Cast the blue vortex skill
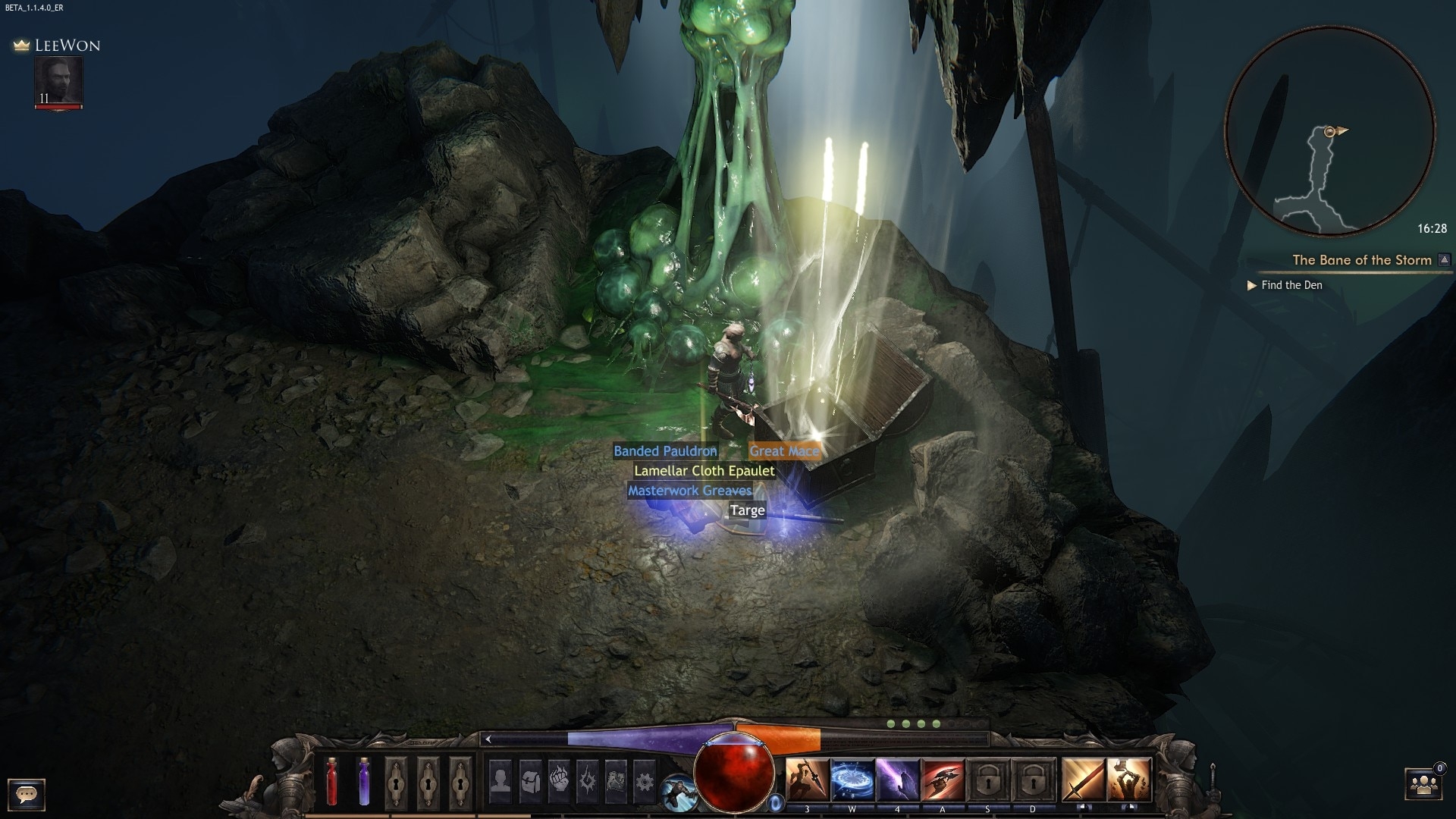 [852, 780]
